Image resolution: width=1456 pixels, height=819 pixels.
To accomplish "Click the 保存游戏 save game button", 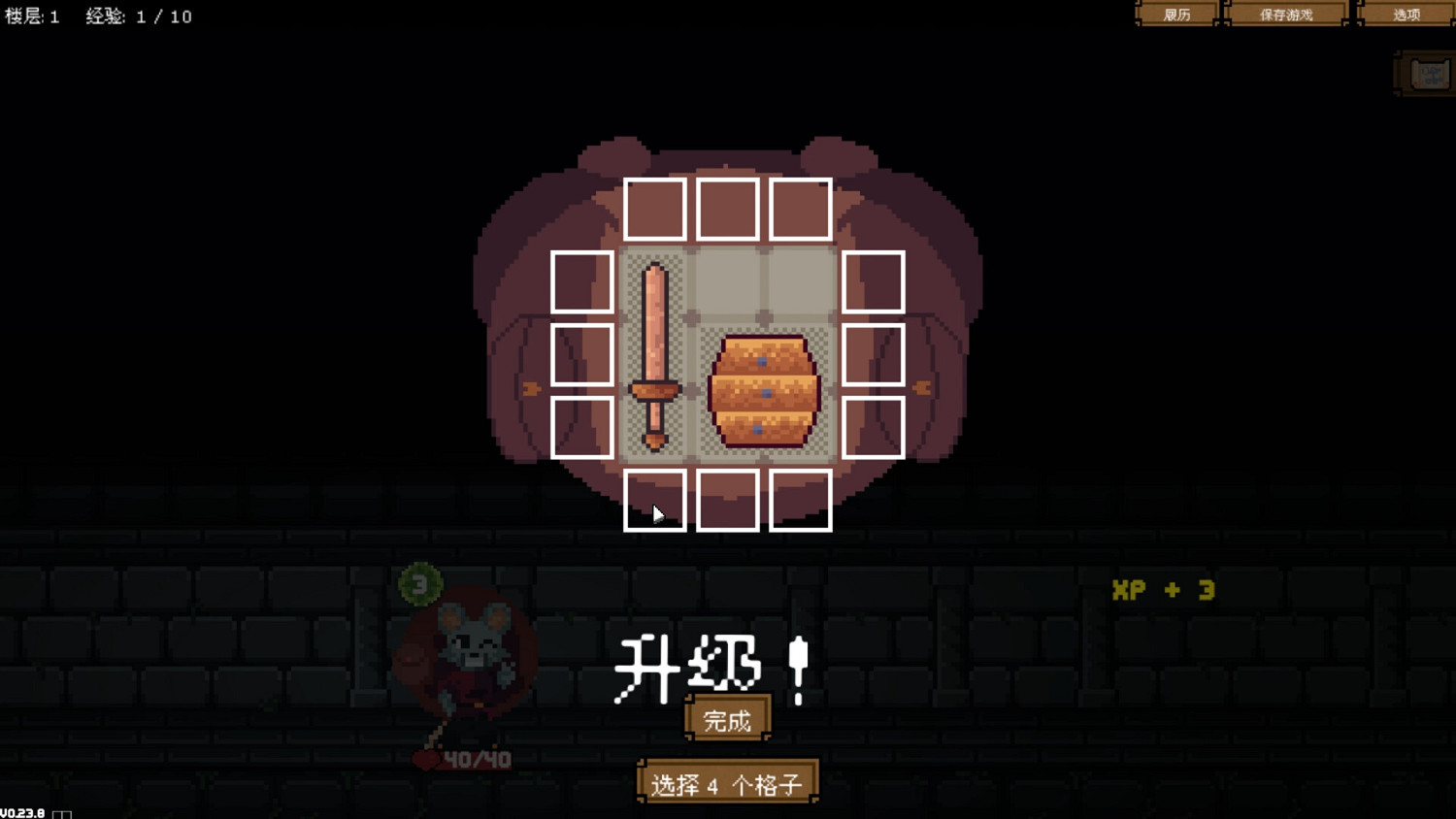I will click(x=1288, y=14).
